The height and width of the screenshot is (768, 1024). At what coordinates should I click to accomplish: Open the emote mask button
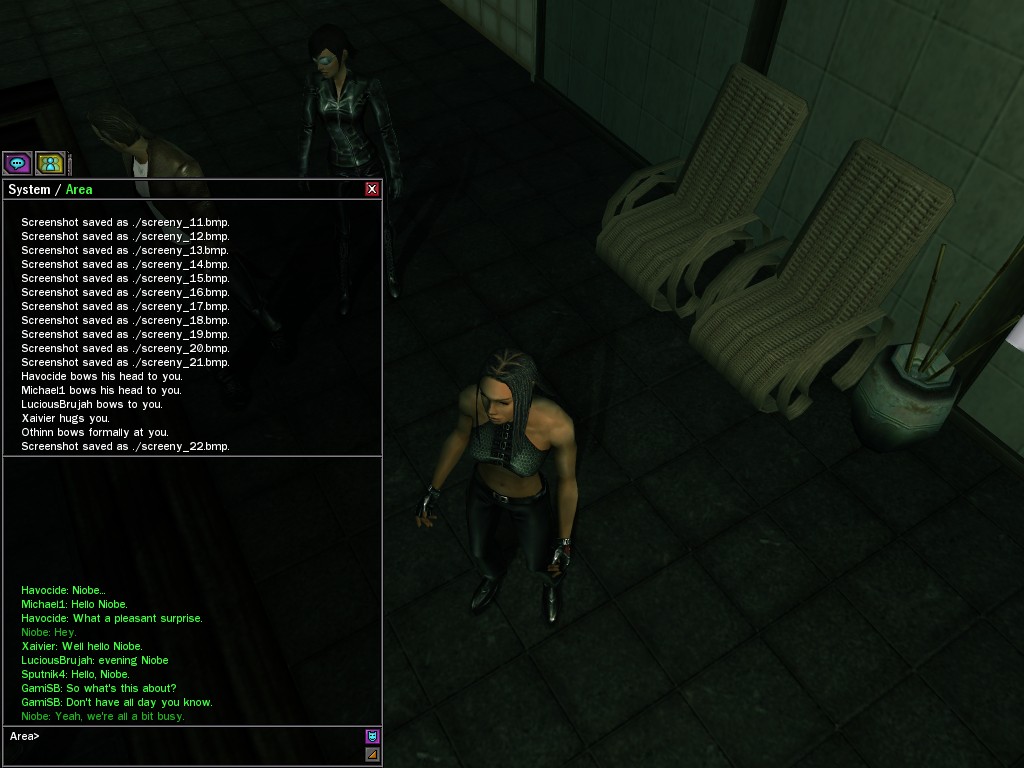tap(372, 737)
